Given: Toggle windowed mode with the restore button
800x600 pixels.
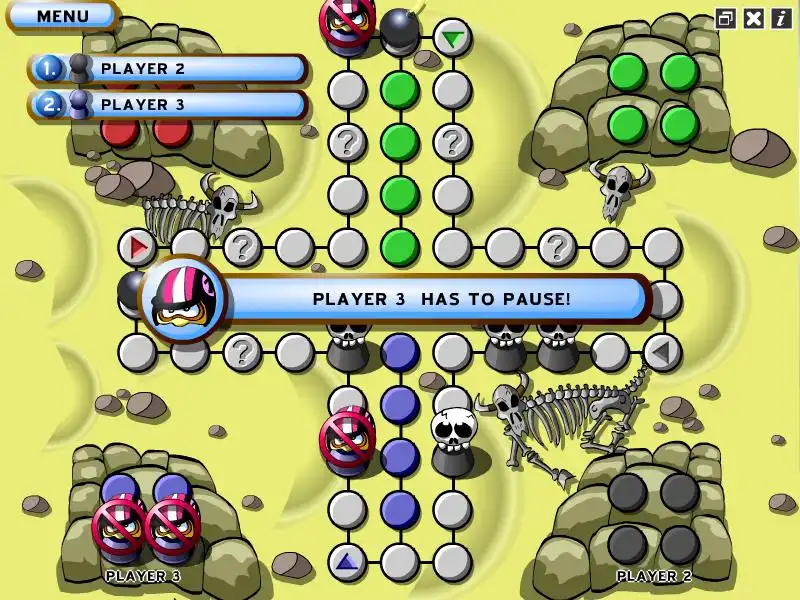Looking at the screenshot, I should click(x=725, y=18).
